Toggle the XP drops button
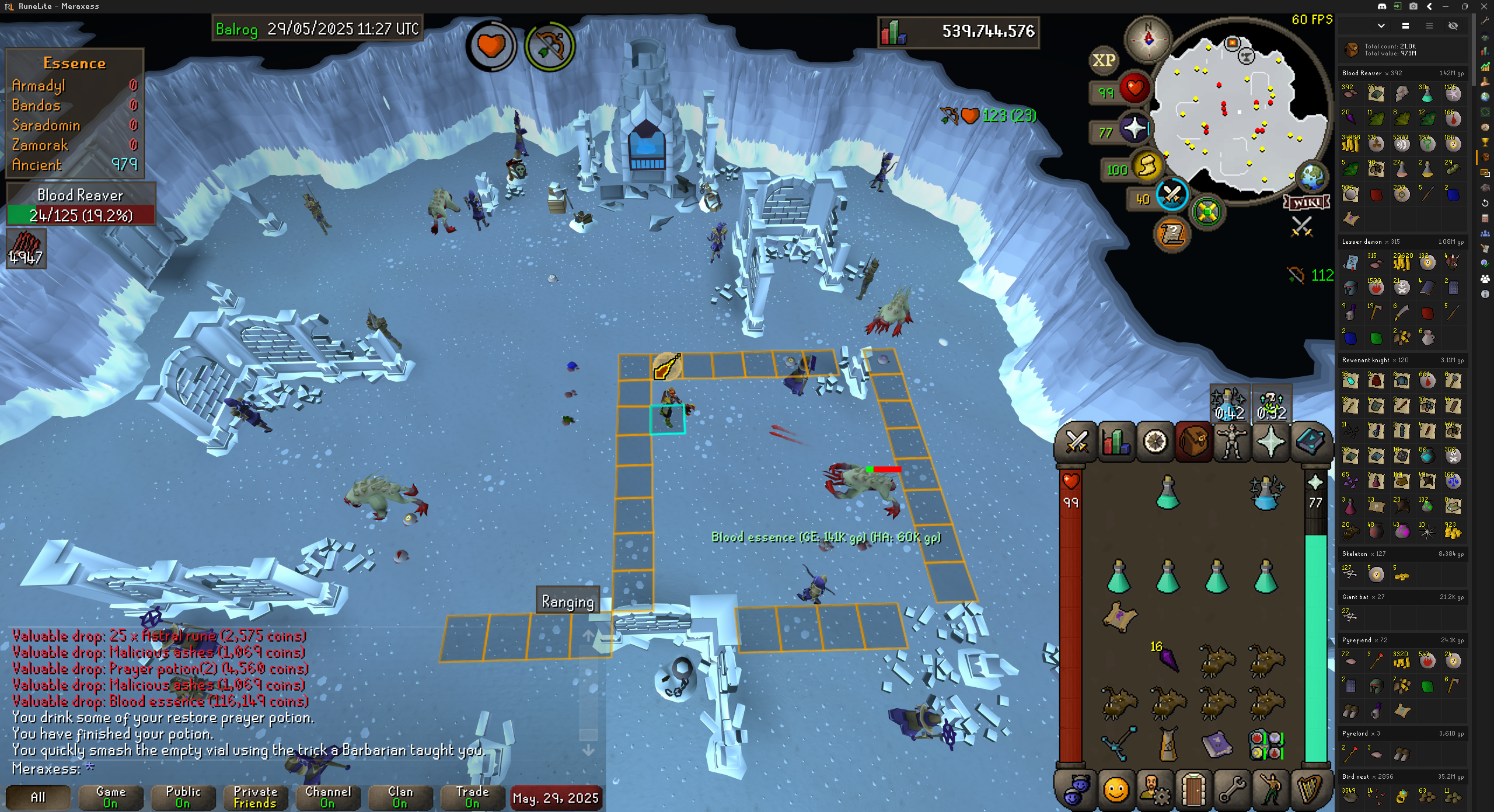This screenshot has width=1494, height=812. (x=1104, y=61)
